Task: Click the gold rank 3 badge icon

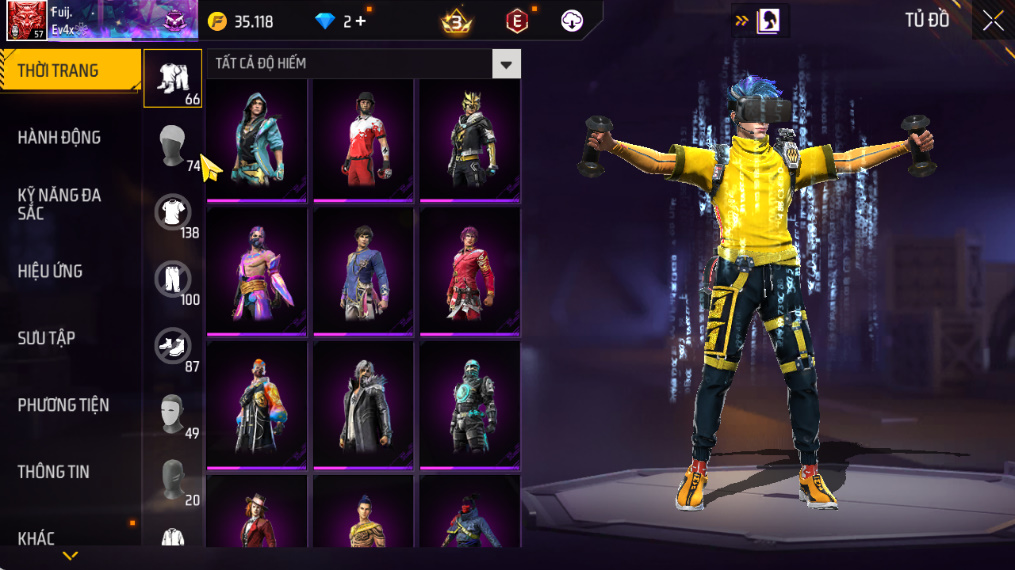Action: coord(456,20)
